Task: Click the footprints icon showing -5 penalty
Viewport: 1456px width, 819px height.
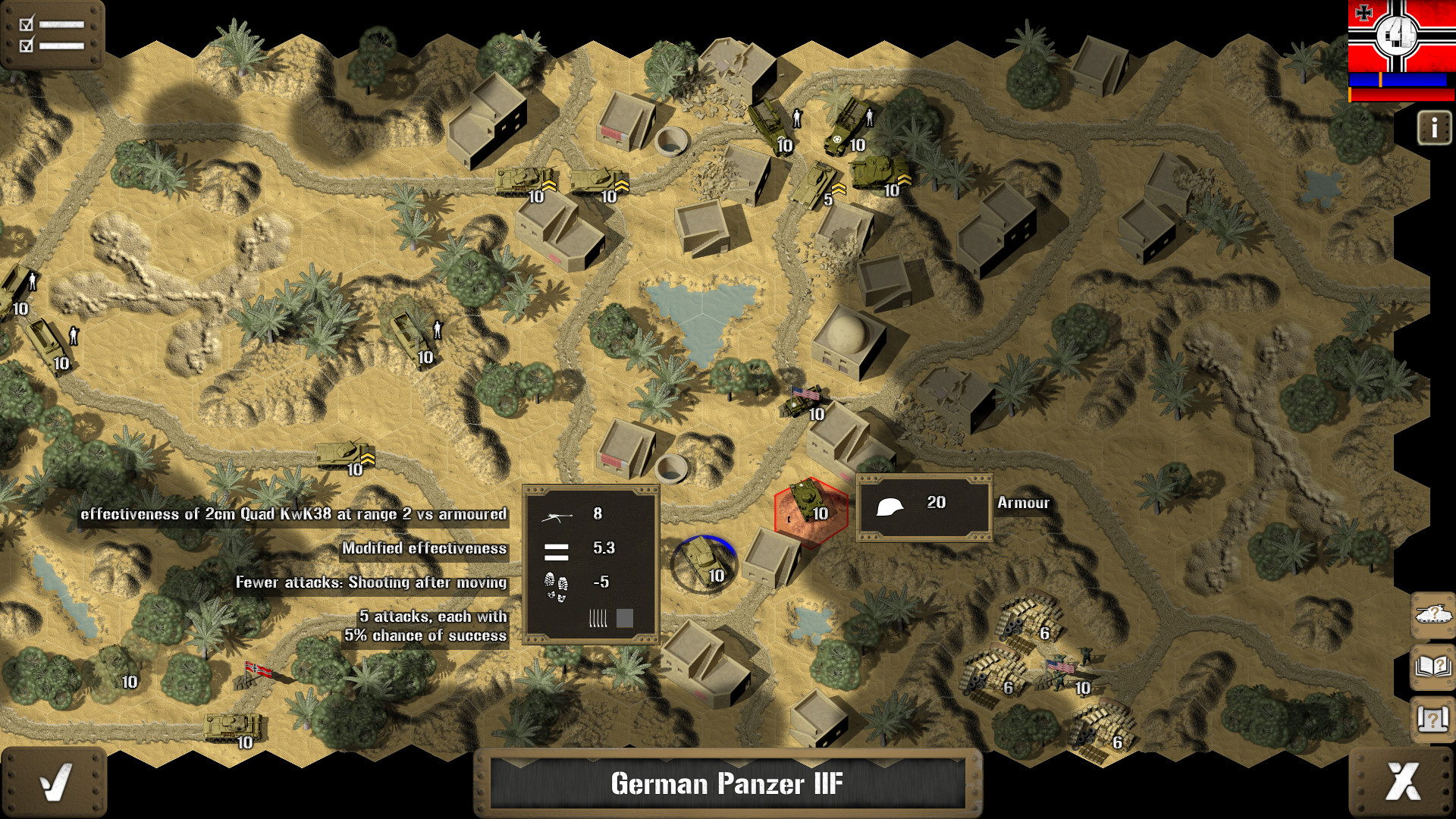Action: pos(556,585)
